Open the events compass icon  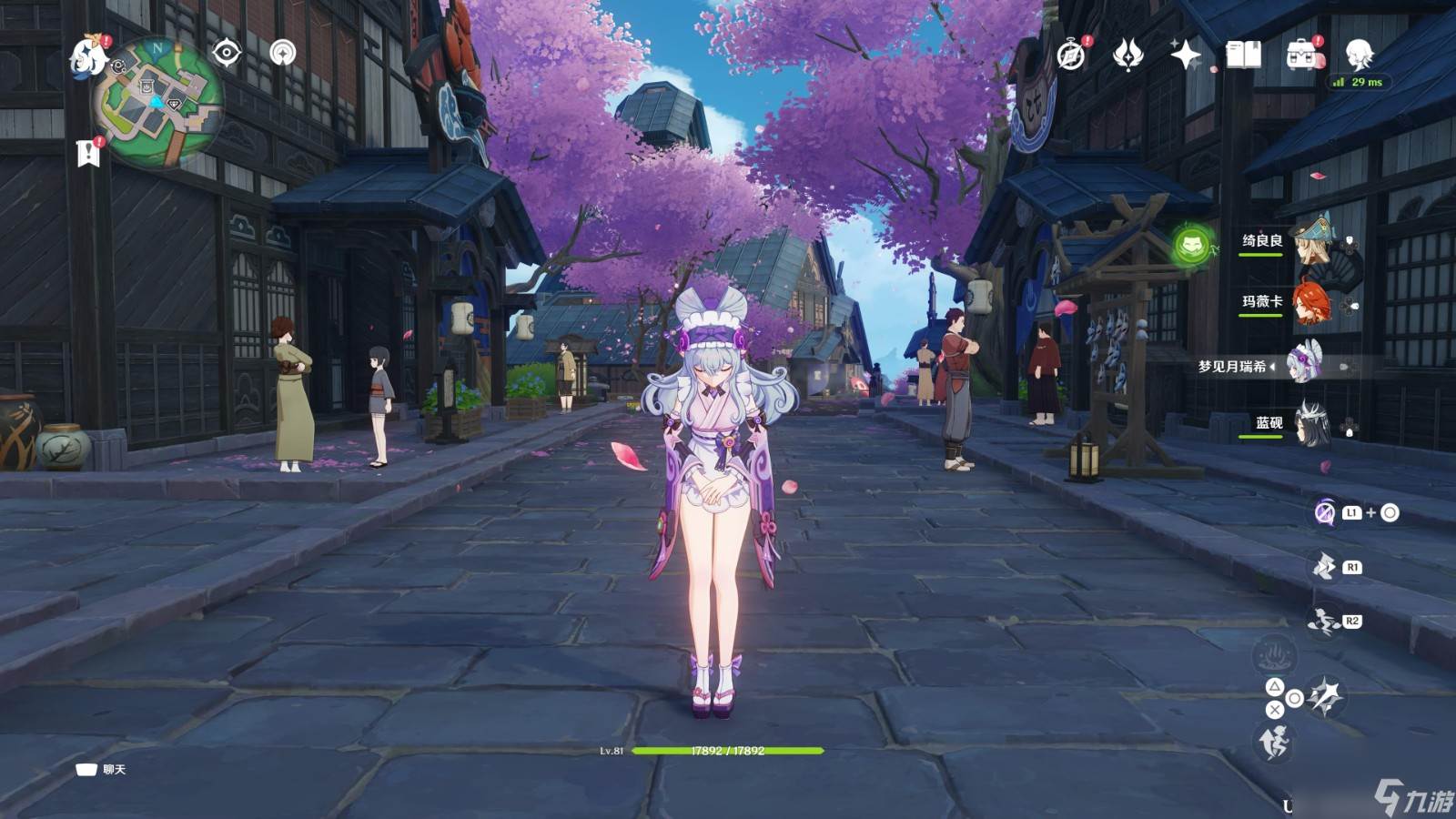tap(1071, 56)
